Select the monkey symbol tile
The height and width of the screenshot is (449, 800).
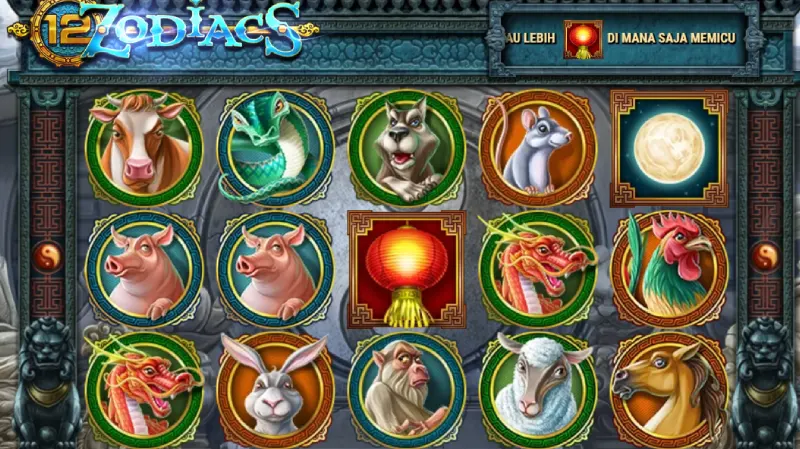(x=406, y=389)
